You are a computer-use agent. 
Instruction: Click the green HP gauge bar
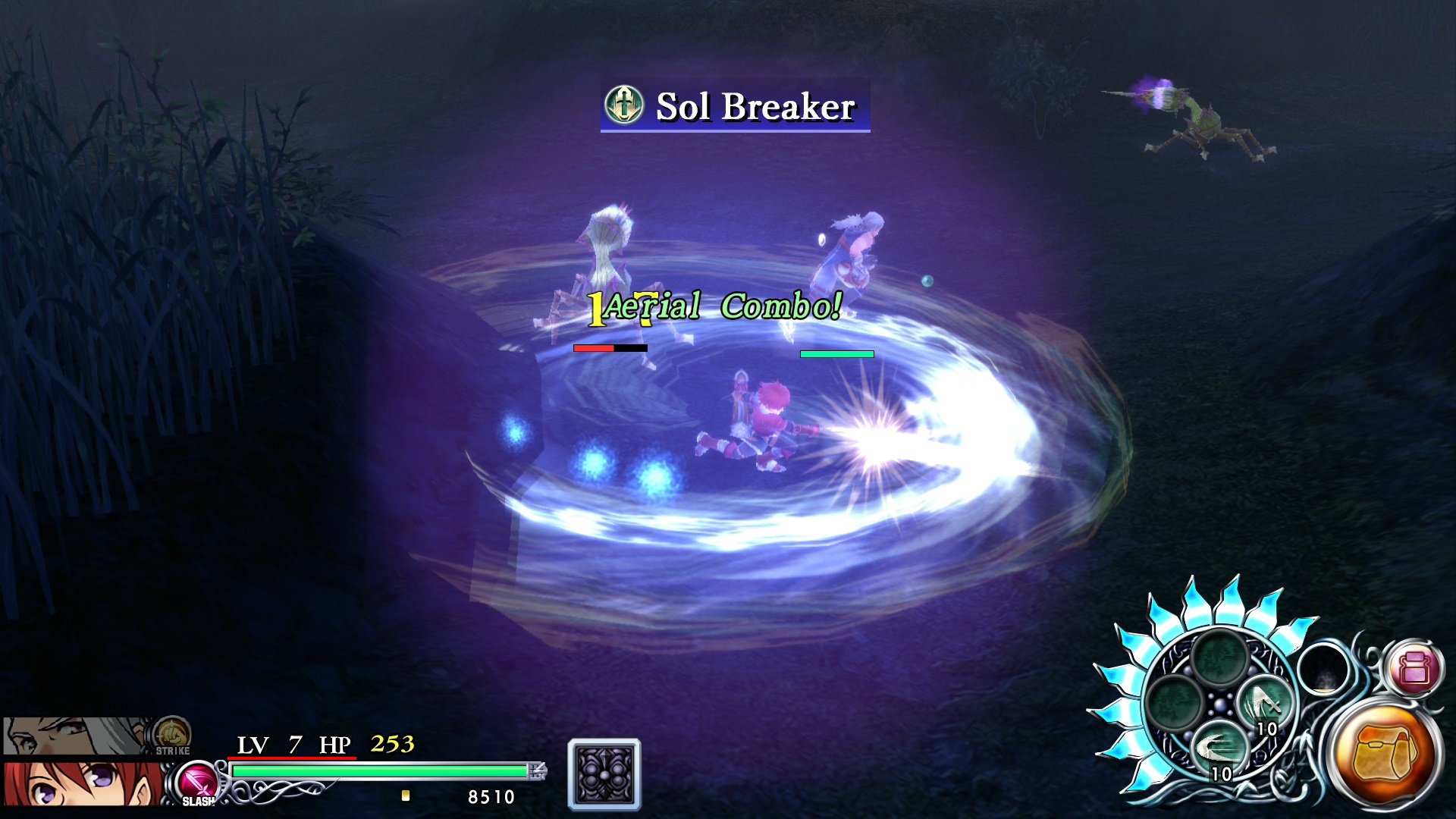coord(379,770)
